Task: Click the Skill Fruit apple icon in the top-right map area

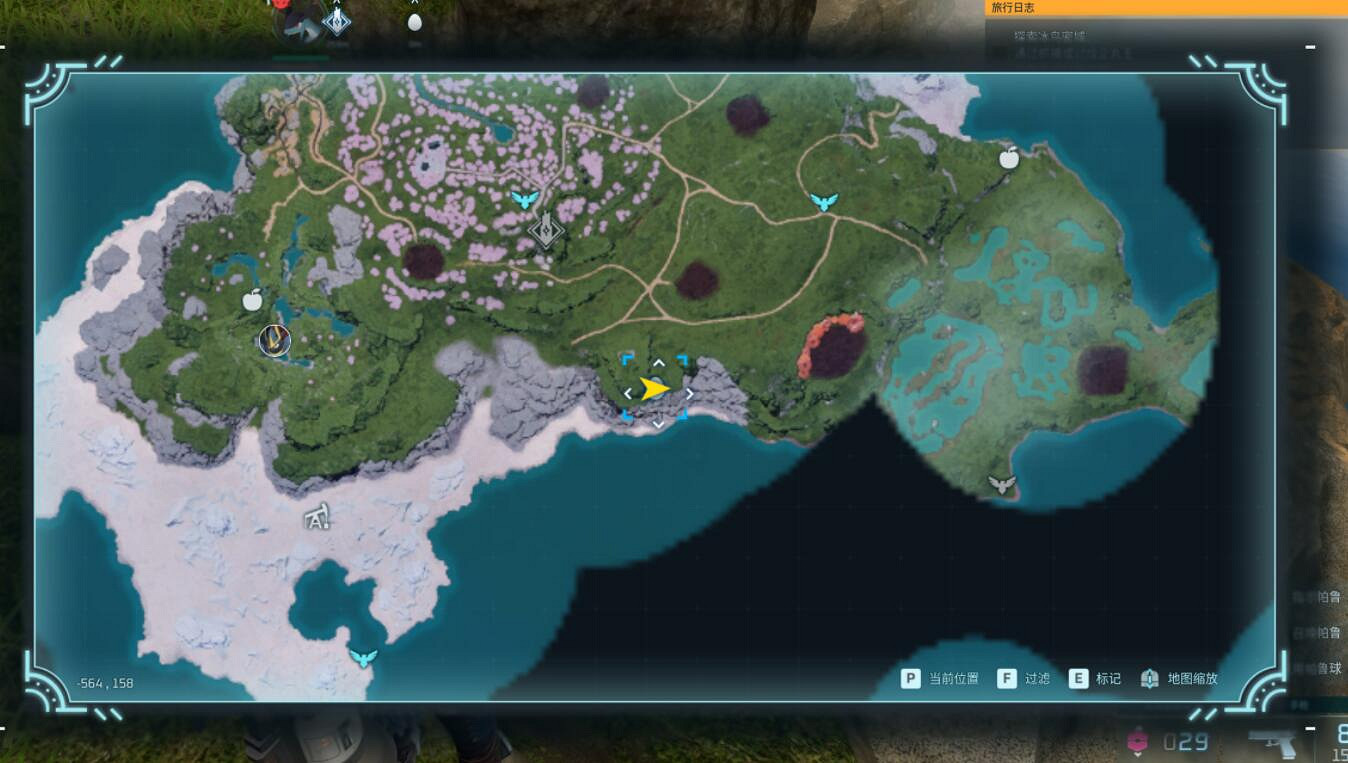Action: click(x=1010, y=157)
